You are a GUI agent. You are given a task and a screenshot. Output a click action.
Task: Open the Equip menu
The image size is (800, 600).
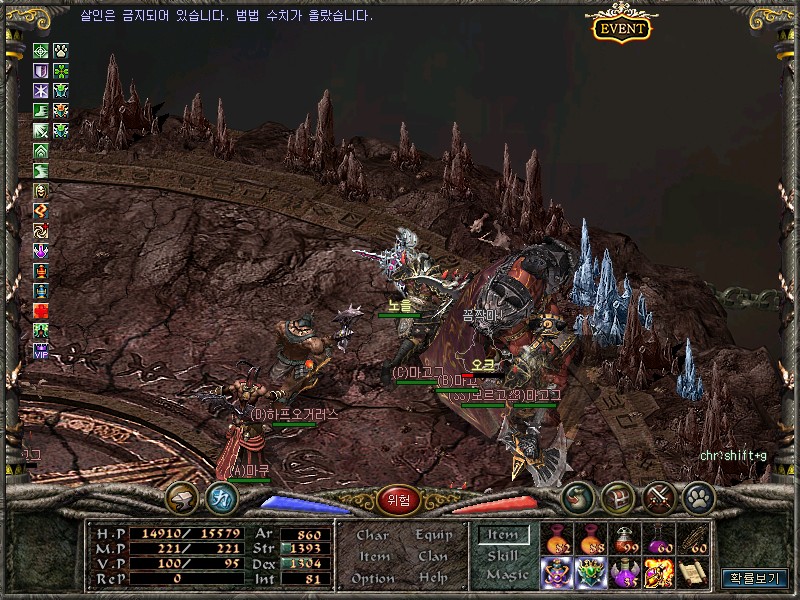tap(432, 535)
